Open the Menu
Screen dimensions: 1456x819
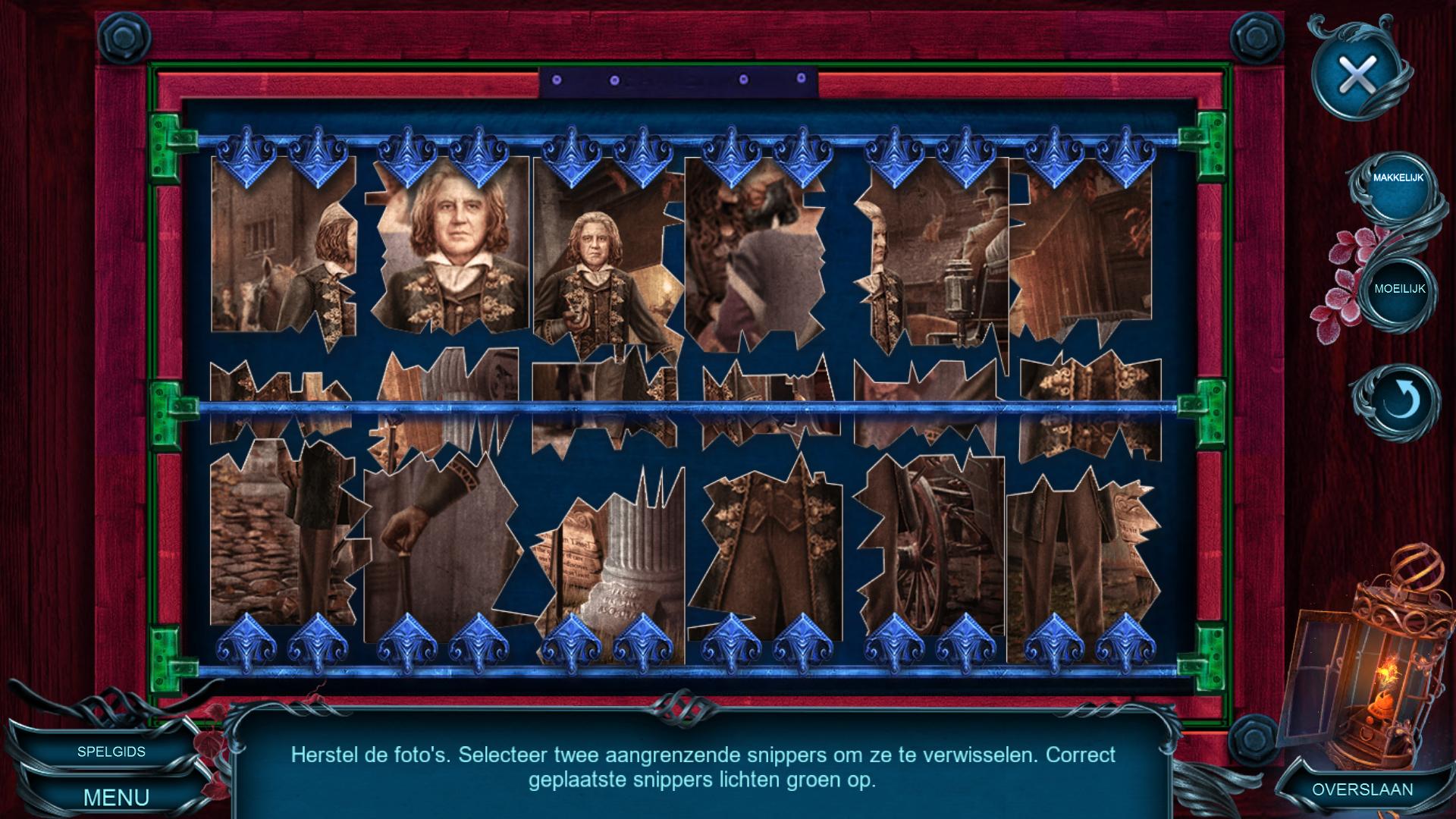pos(116,797)
